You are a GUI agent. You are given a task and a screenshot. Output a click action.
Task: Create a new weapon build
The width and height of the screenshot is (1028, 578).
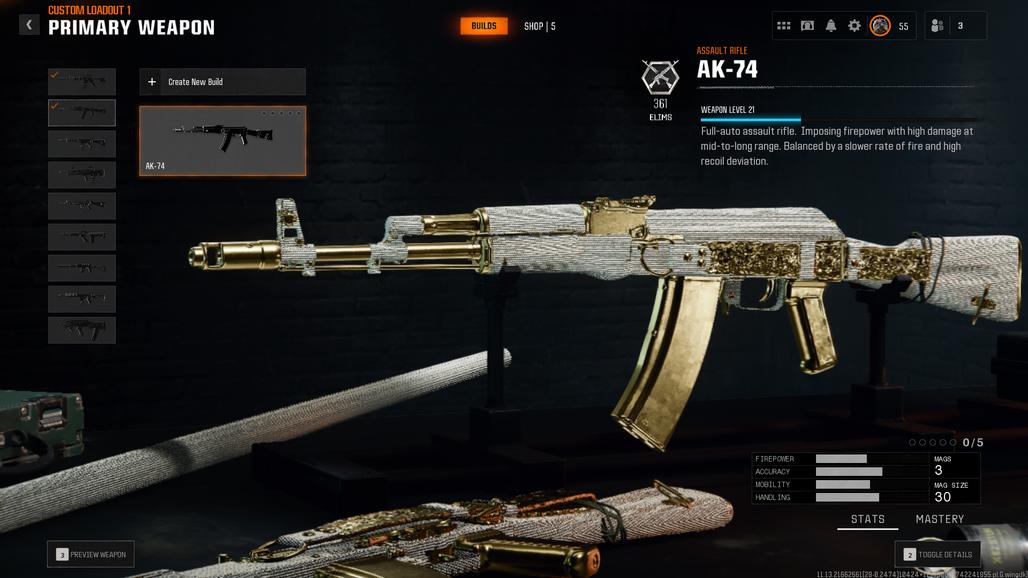pyautogui.click(x=222, y=82)
